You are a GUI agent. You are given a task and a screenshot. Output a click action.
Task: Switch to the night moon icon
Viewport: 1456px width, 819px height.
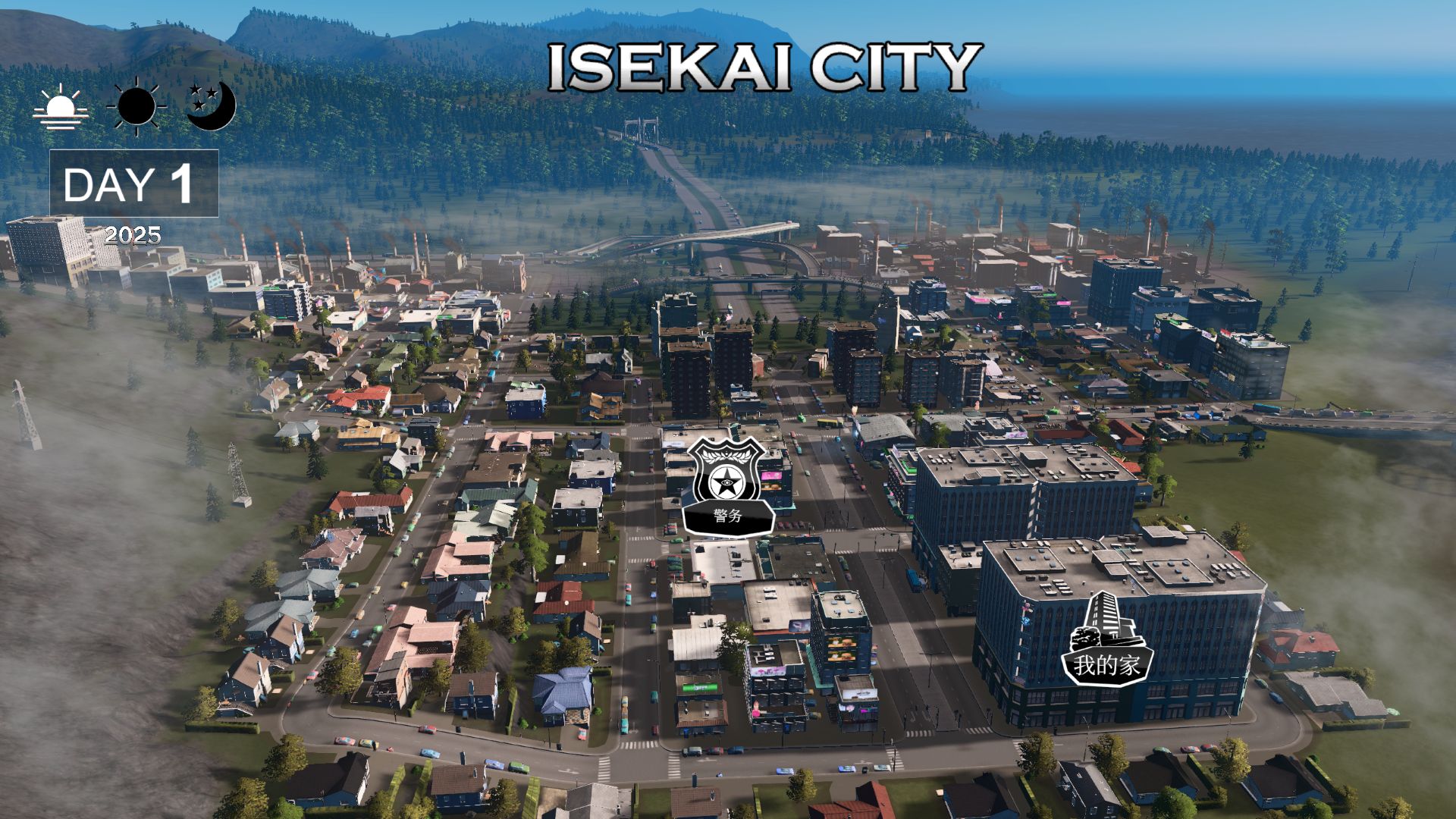point(211,106)
